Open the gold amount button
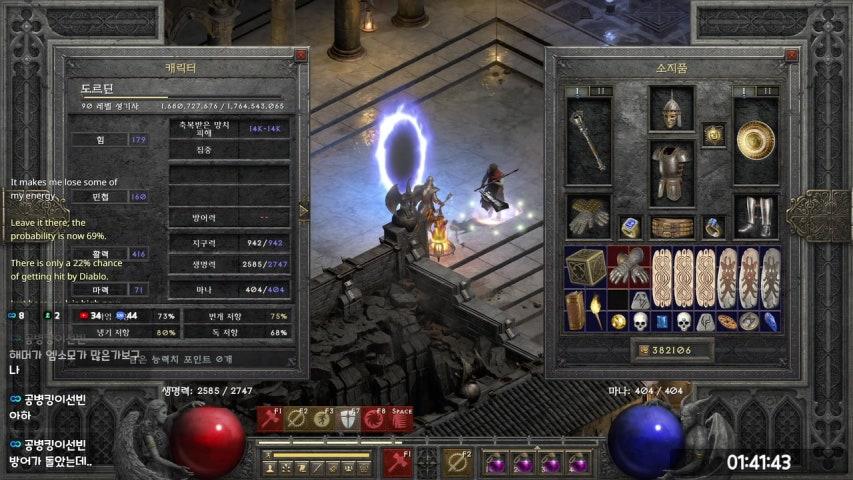 672,351
